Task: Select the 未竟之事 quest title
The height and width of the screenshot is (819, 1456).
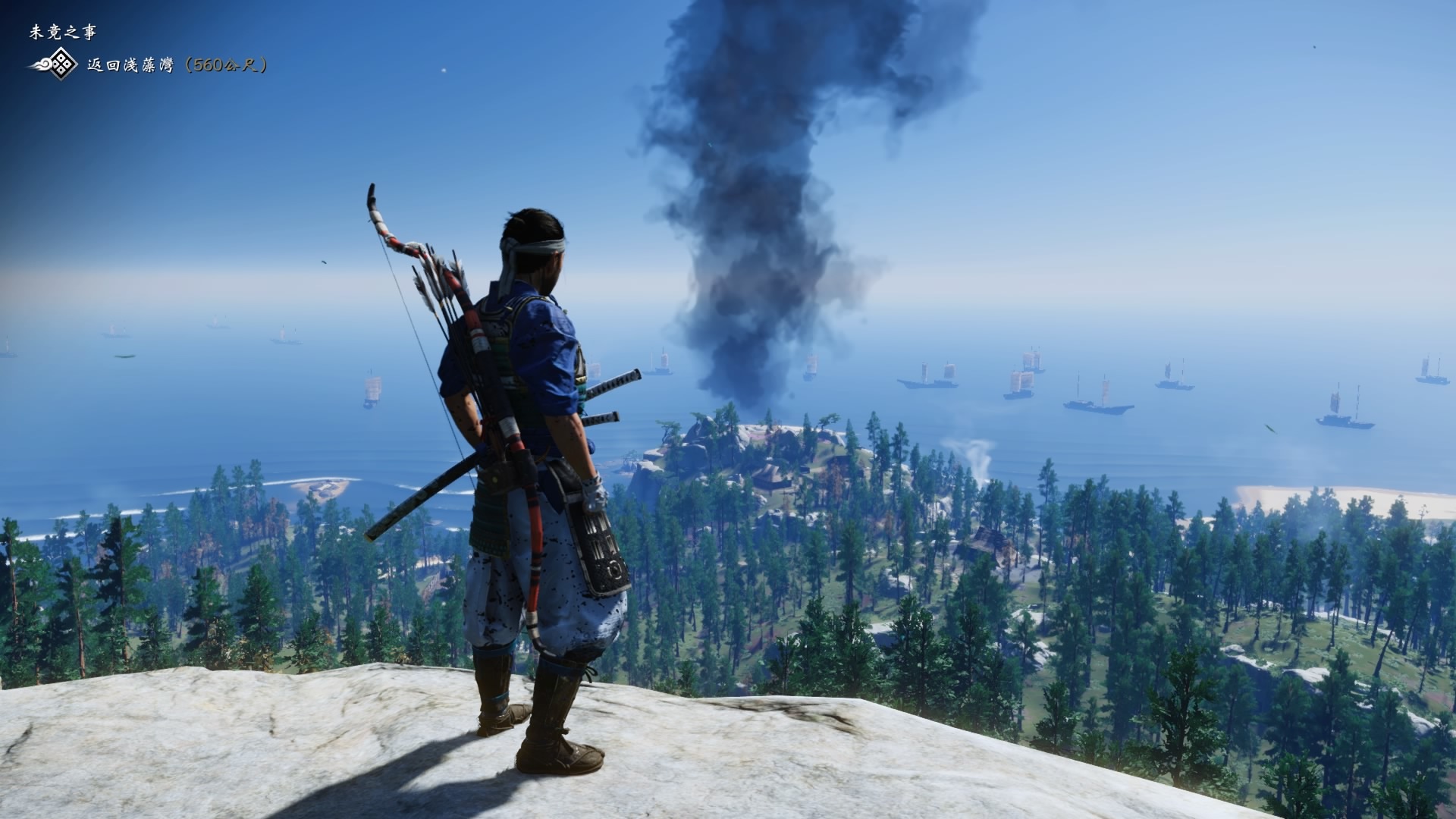Action: click(63, 32)
